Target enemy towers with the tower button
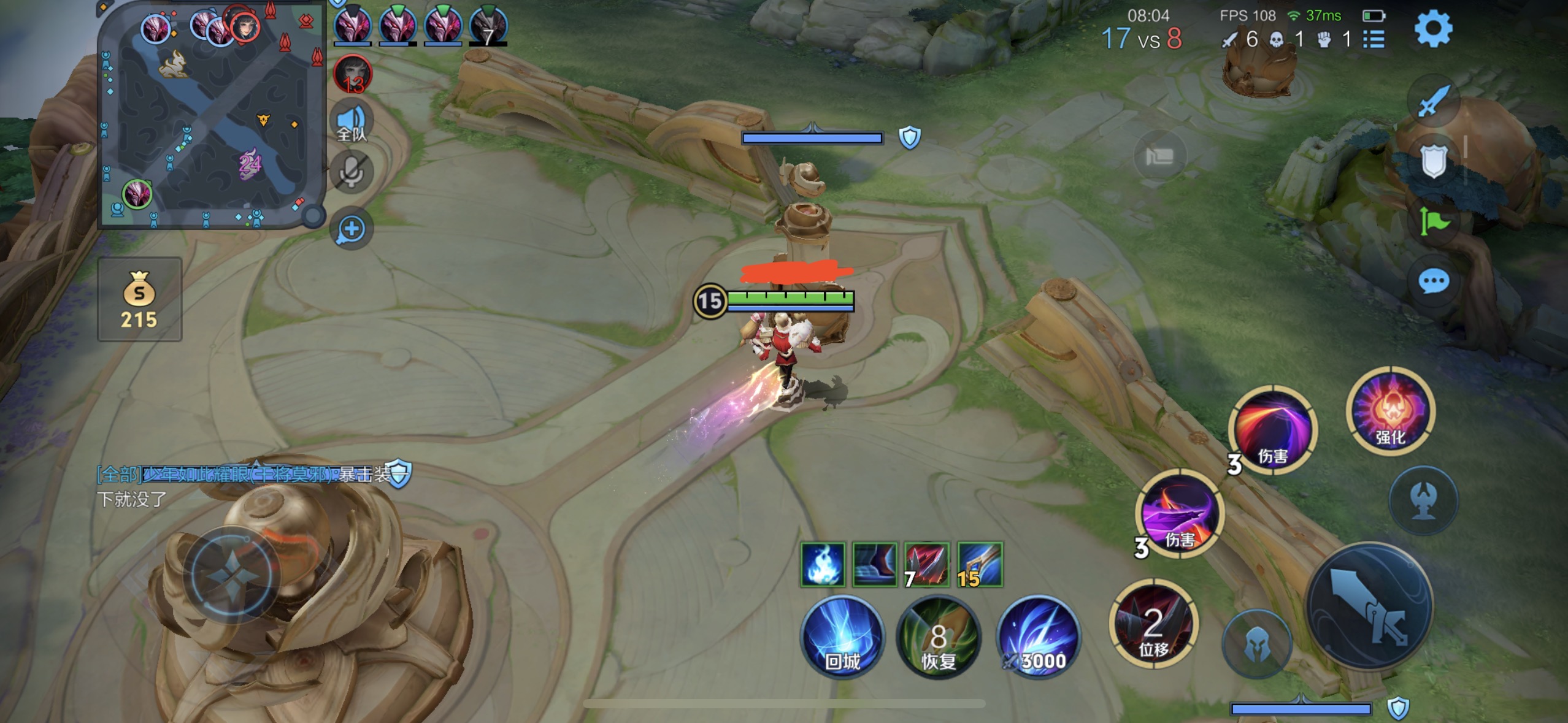Screen dimensions: 1568x723 pos(1423,500)
